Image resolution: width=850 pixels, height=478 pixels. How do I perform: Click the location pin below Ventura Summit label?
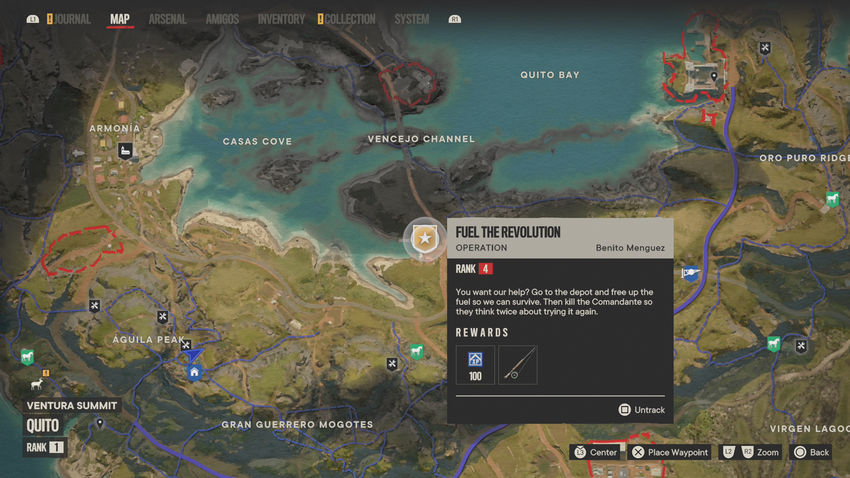(99, 424)
